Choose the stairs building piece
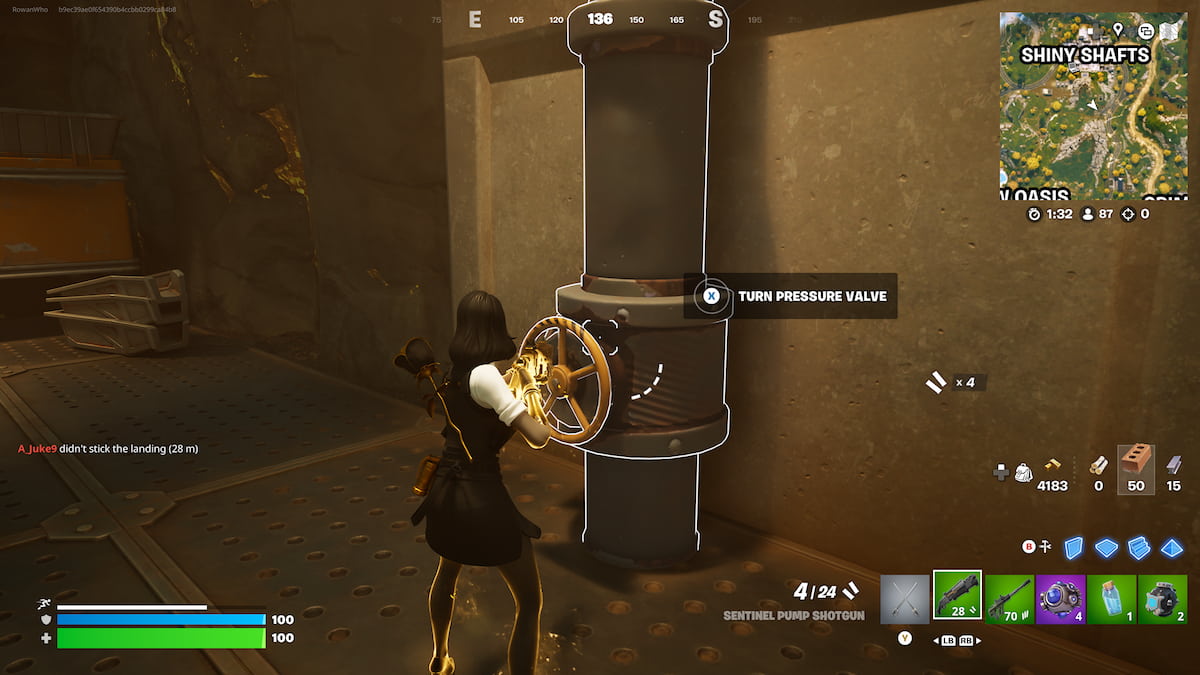The image size is (1200, 675). 1139,547
